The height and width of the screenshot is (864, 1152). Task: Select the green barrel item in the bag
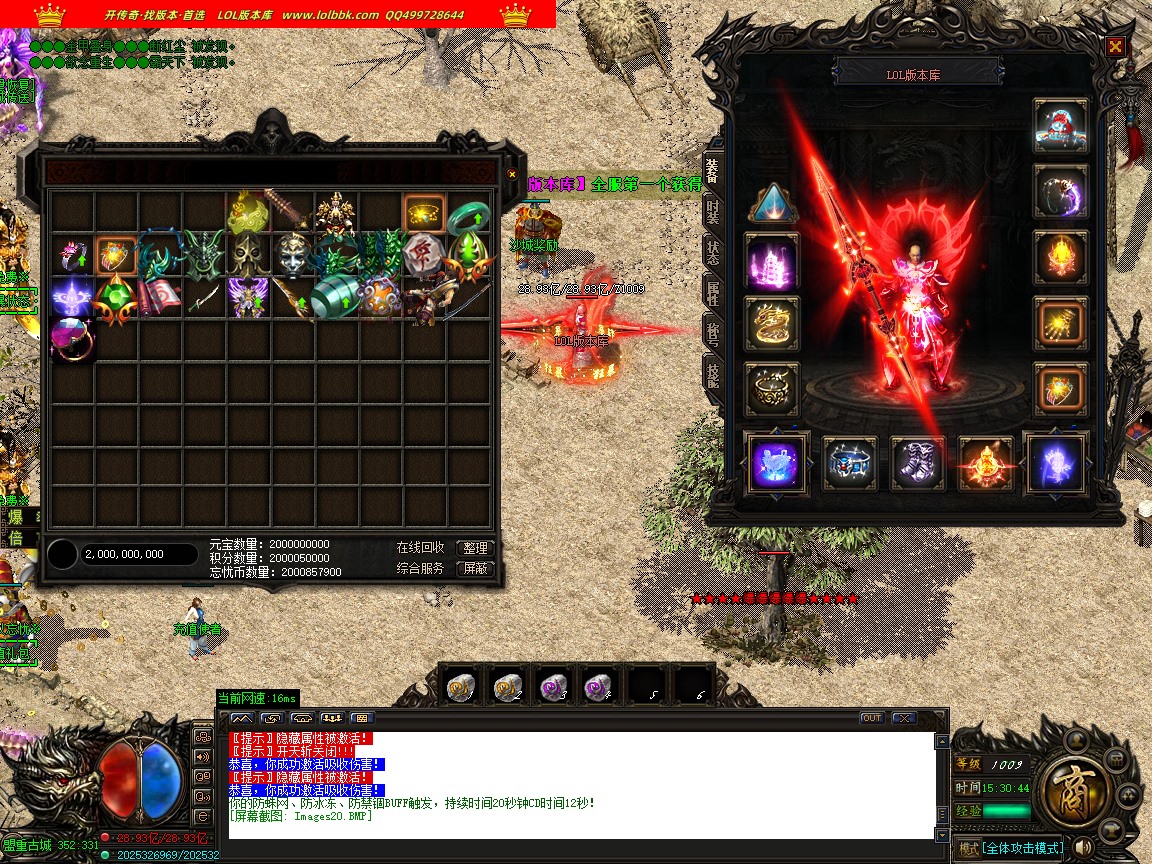click(336, 298)
